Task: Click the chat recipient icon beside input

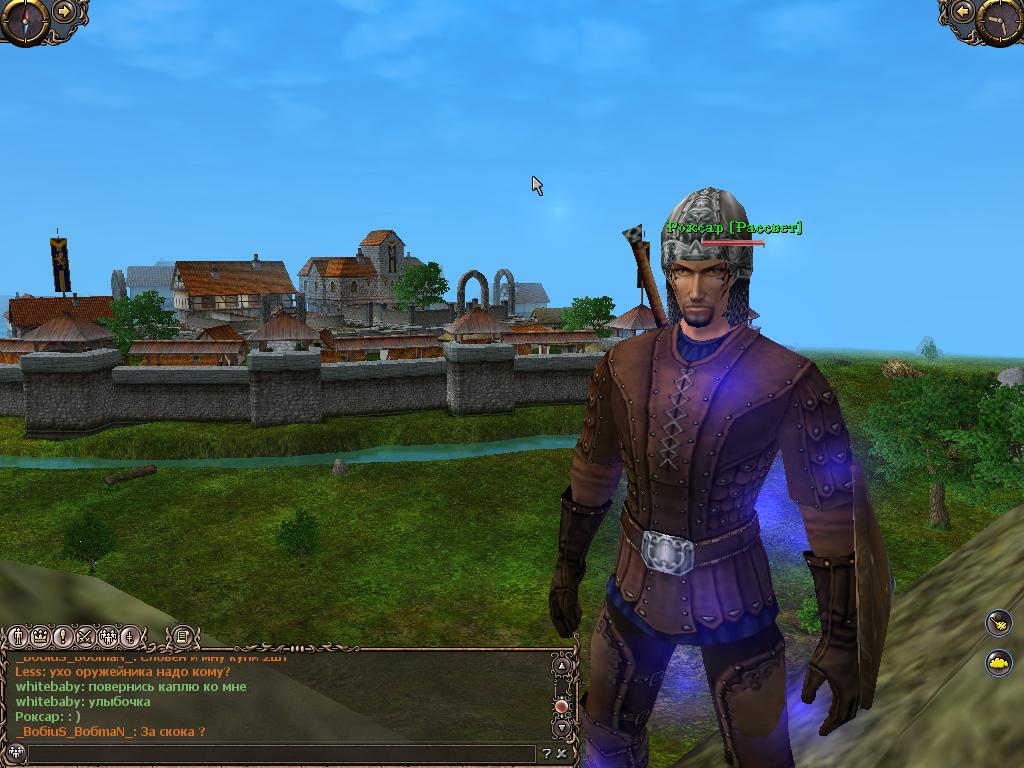Action: coord(15,754)
